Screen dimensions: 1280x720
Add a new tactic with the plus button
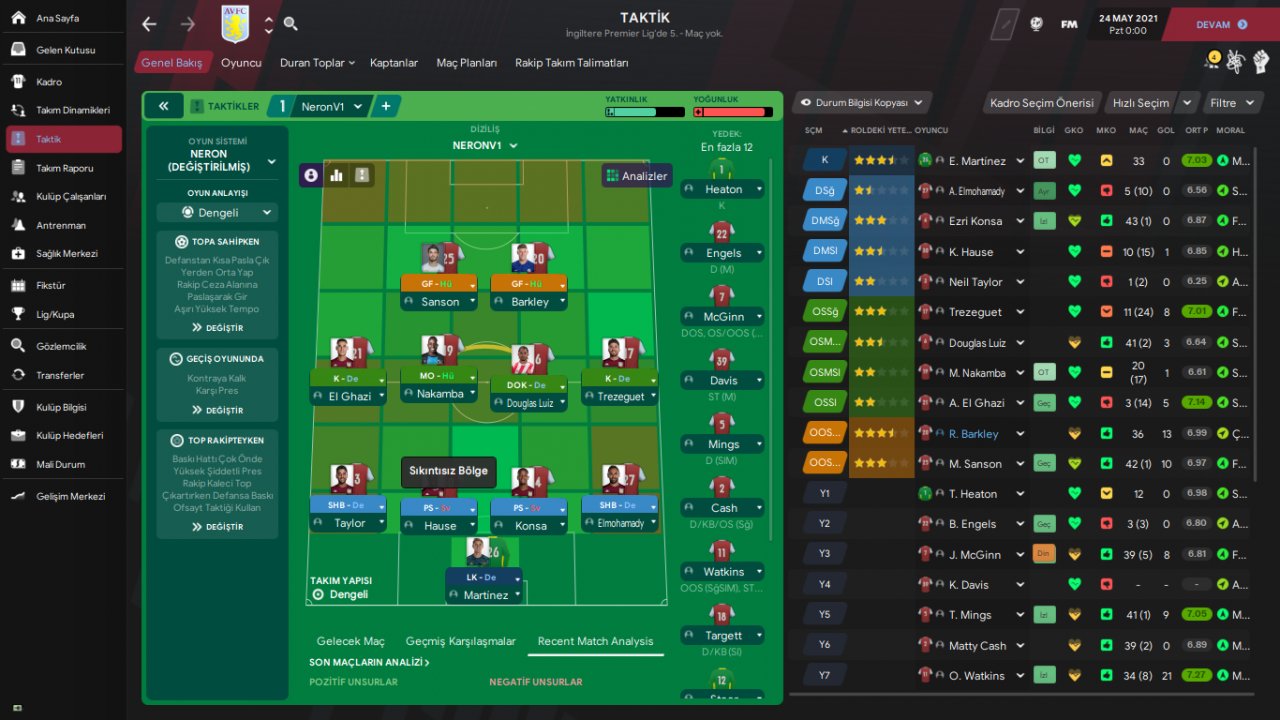point(386,106)
